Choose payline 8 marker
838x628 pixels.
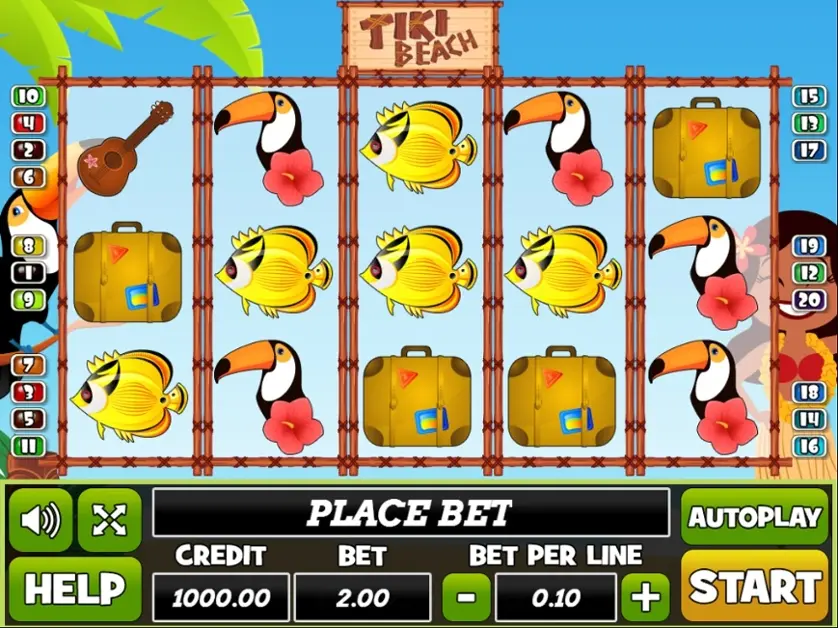(x=29, y=245)
